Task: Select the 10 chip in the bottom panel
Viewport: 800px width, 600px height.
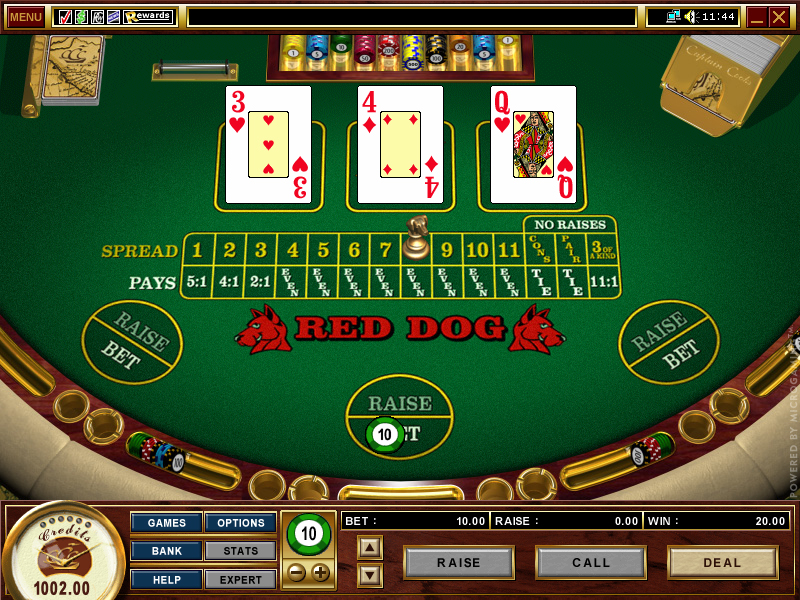Action: point(309,534)
